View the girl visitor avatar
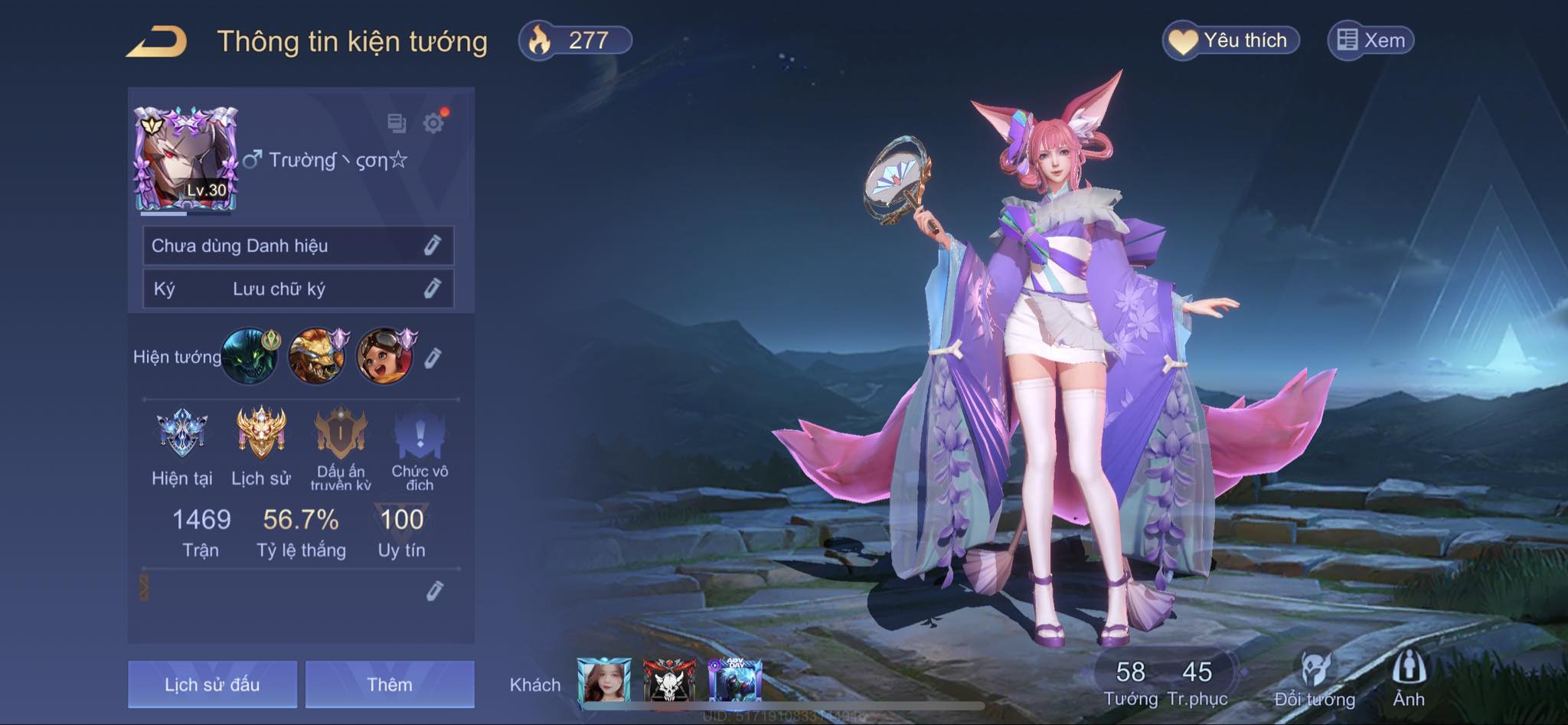 (604, 681)
